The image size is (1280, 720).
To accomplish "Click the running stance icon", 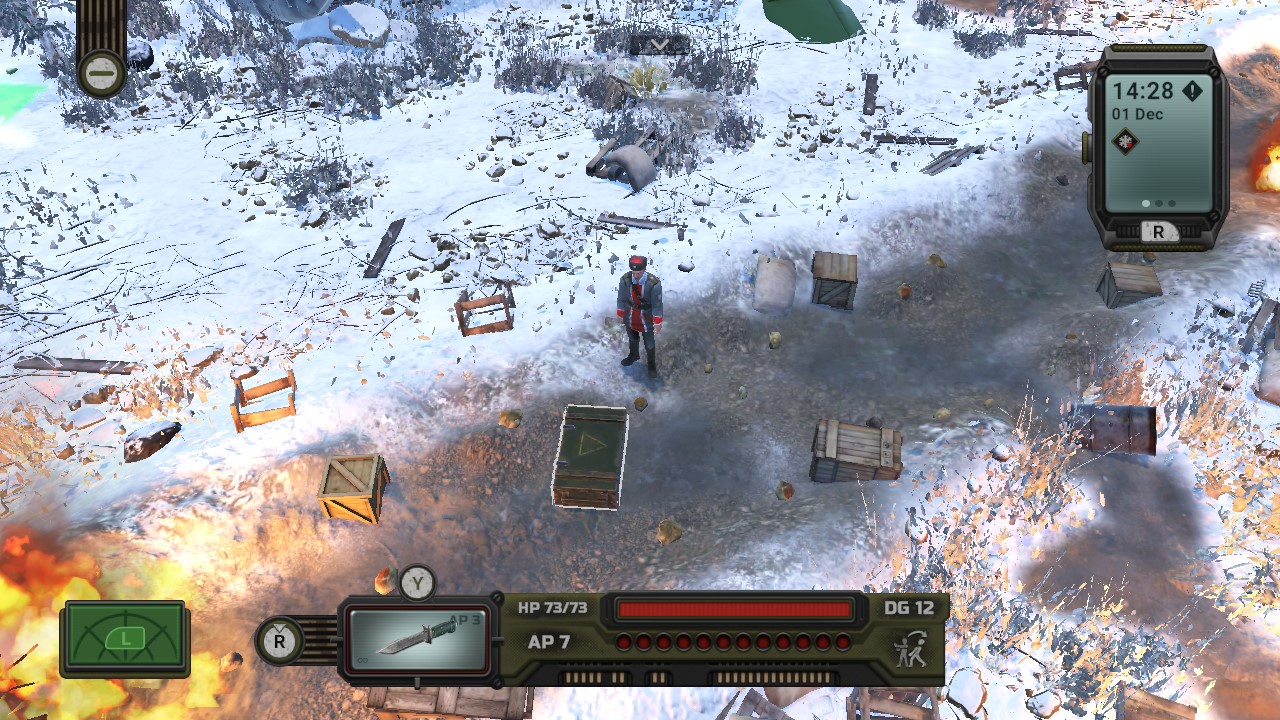I will (x=909, y=647).
